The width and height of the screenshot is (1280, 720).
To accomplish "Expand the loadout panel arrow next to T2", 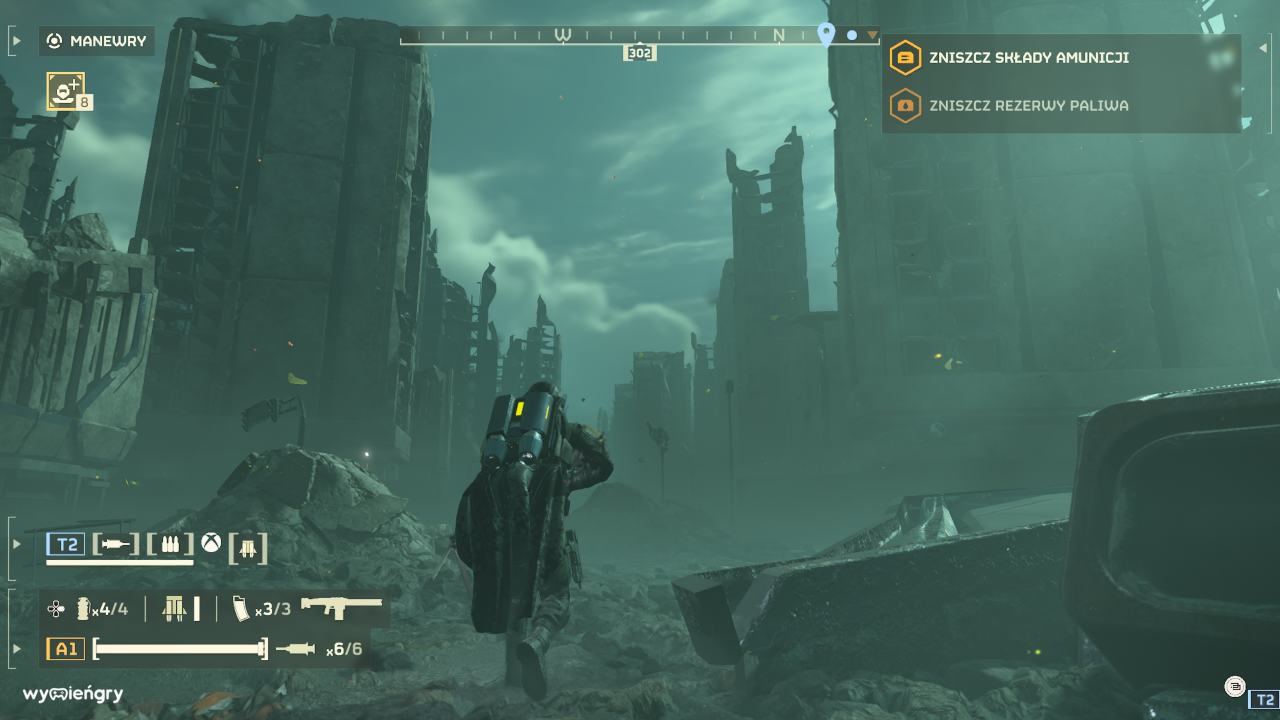I will click(x=15, y=547).
